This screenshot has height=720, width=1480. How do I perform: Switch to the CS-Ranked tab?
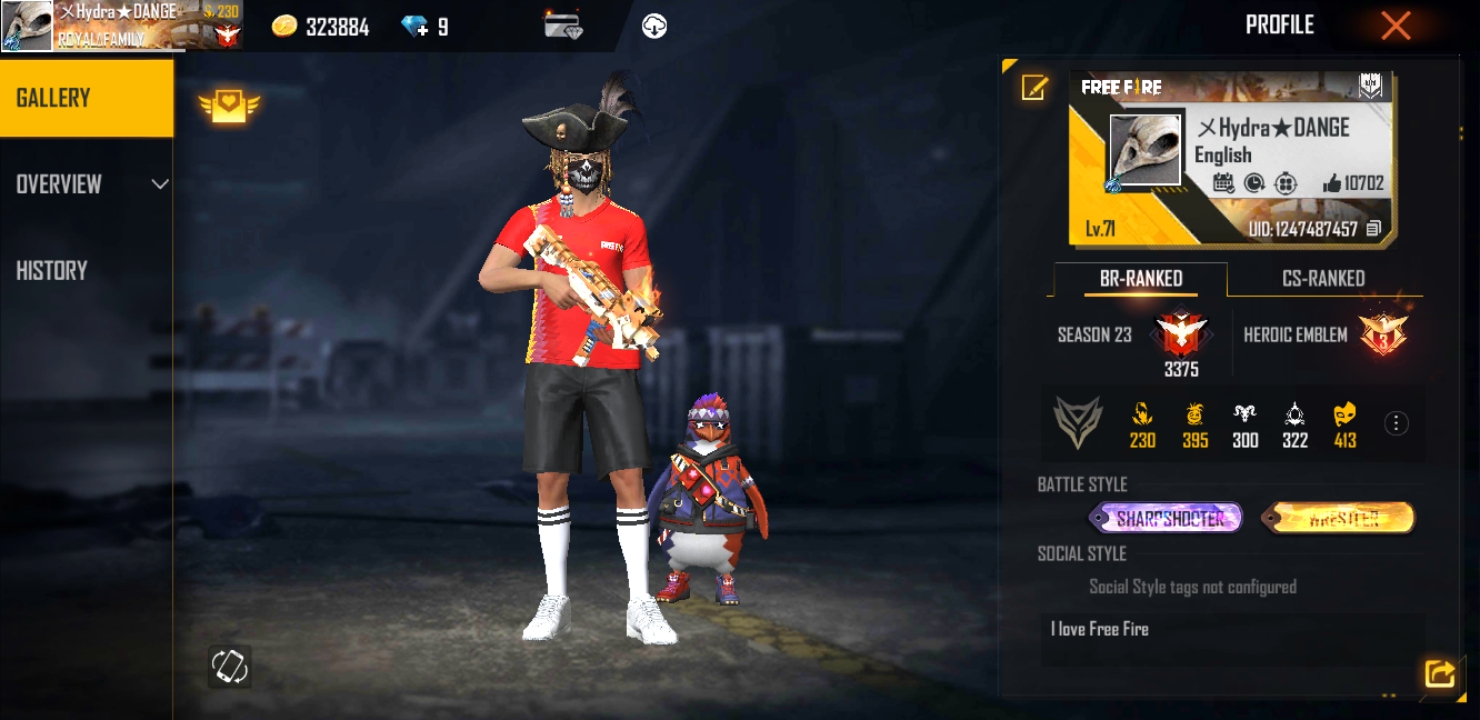(1323, 279)
